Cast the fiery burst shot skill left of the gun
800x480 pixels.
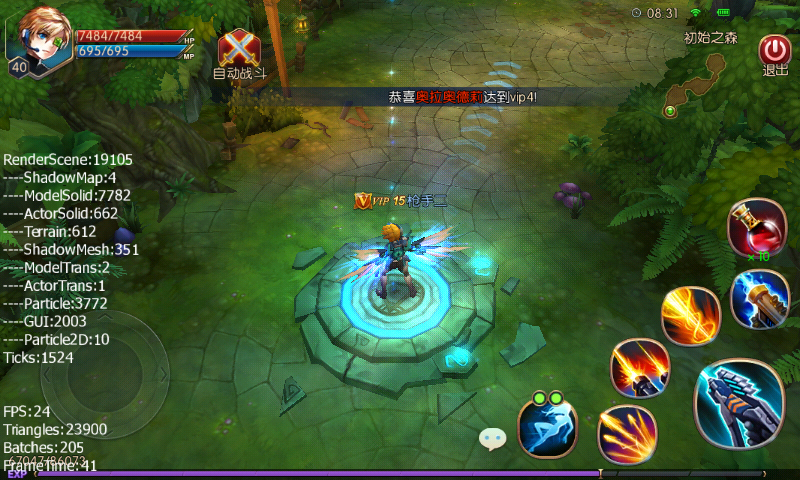coord(640,368)
